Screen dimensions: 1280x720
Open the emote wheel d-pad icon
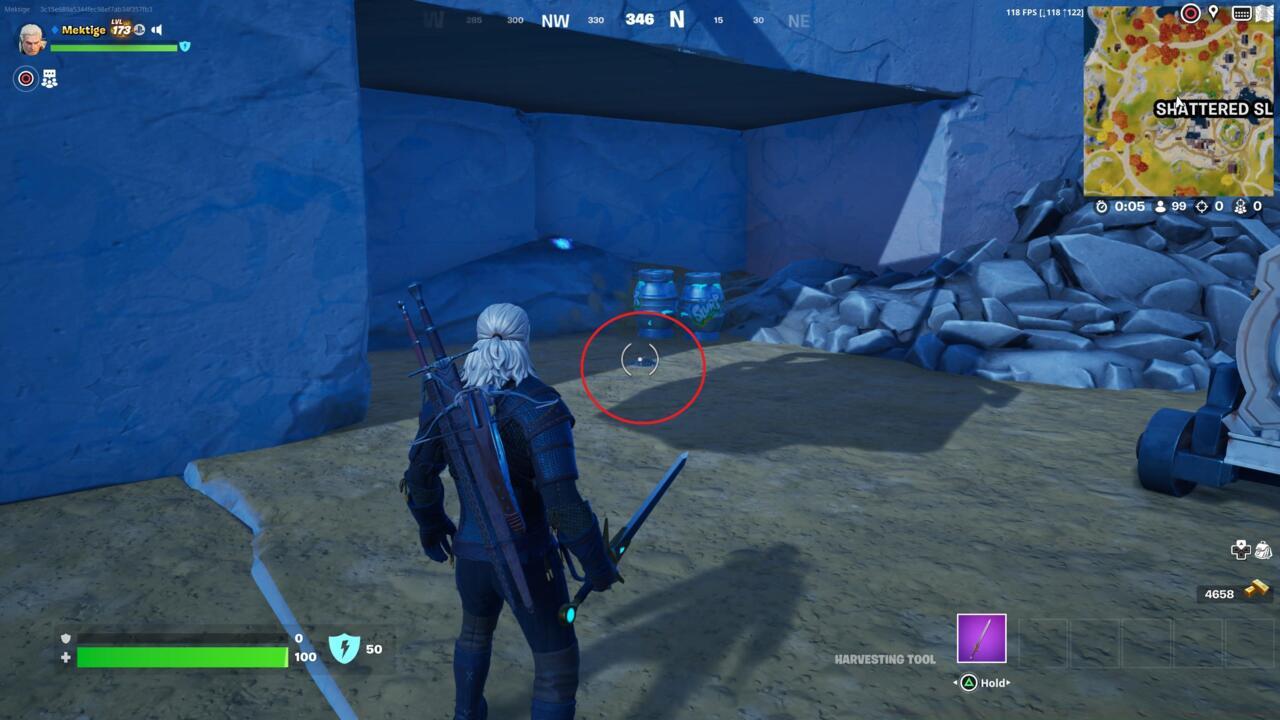click(x=1241, y=550)
